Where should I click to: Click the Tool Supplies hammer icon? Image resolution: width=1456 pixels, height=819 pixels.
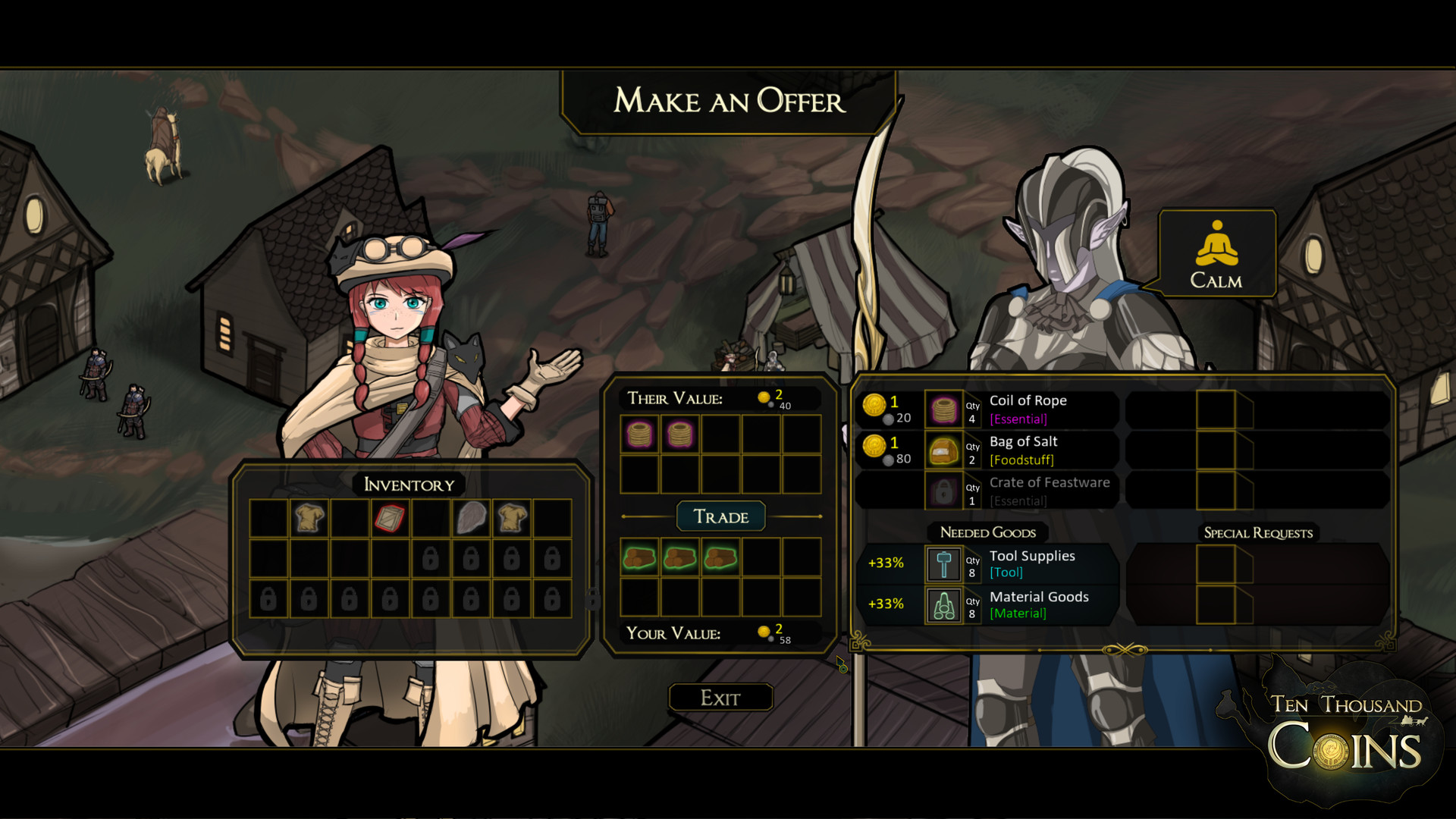[x=945, y=564]
